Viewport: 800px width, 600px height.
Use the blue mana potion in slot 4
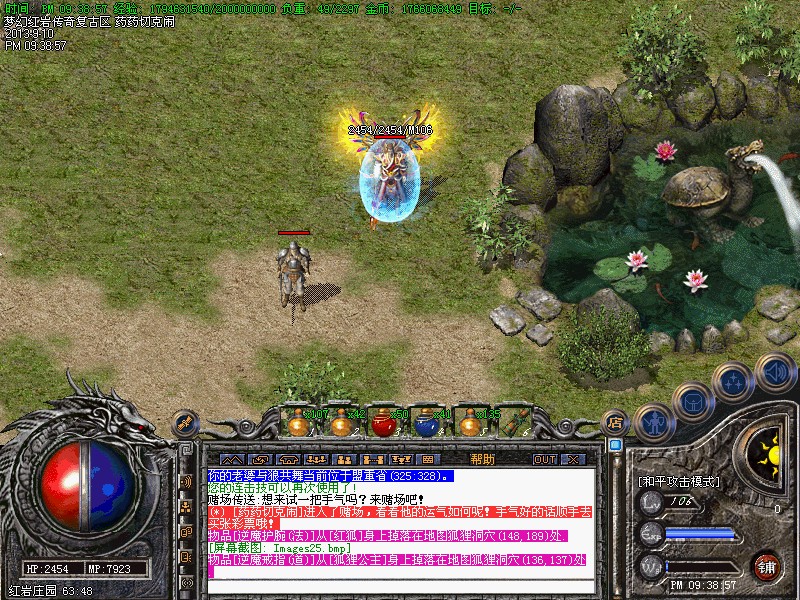(x=426, y=423)
